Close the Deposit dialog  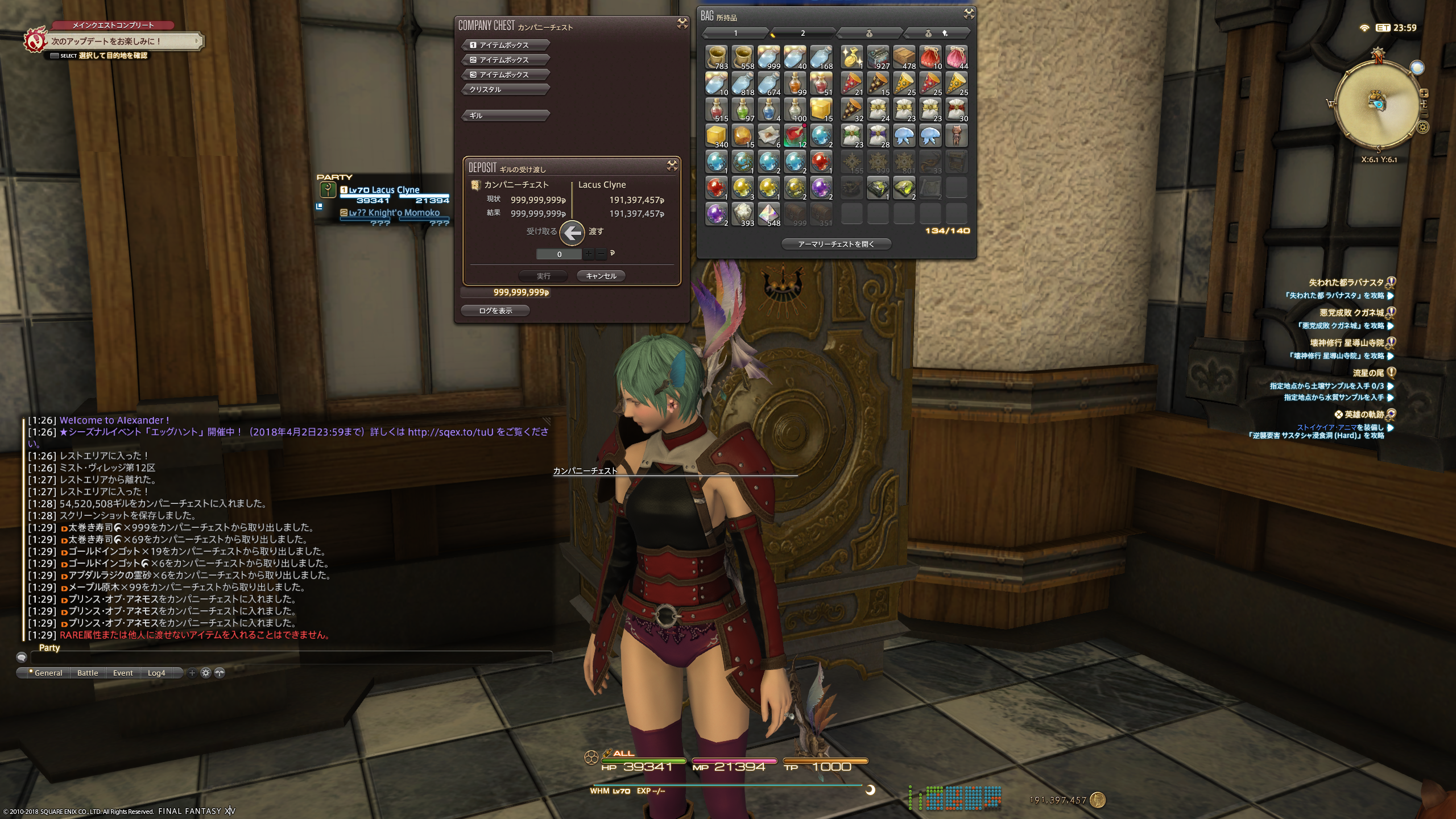click(672, 166)
